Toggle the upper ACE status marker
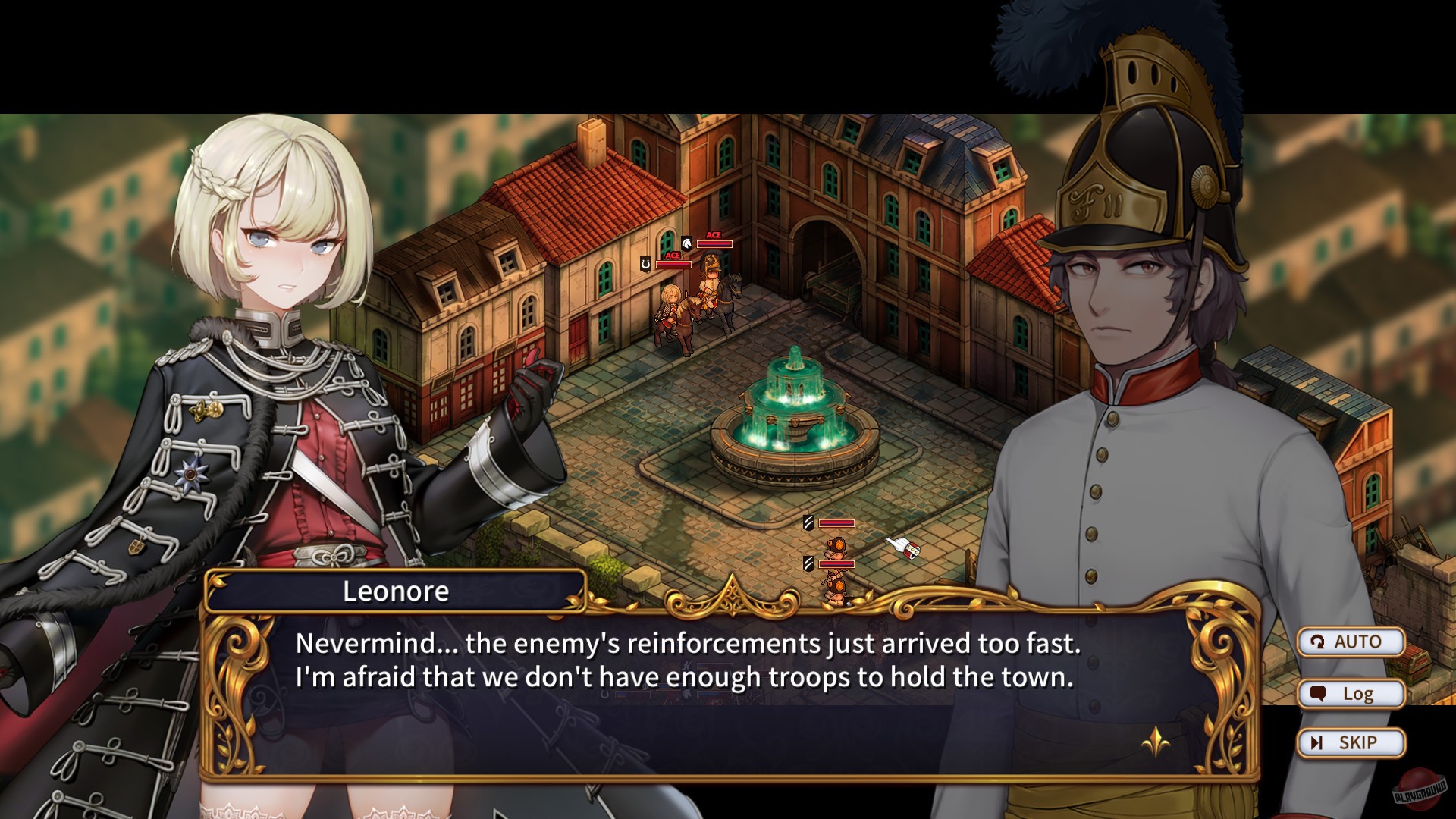1456x819 pixels. 714,235
